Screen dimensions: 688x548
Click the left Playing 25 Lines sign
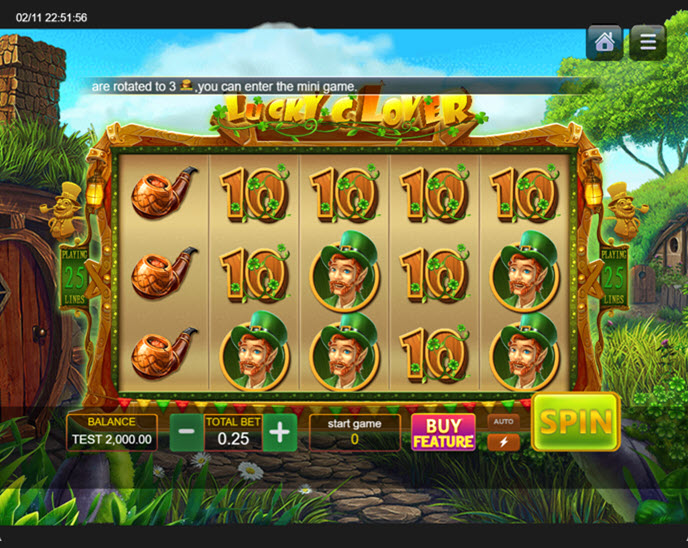click(x=72, y=274)
